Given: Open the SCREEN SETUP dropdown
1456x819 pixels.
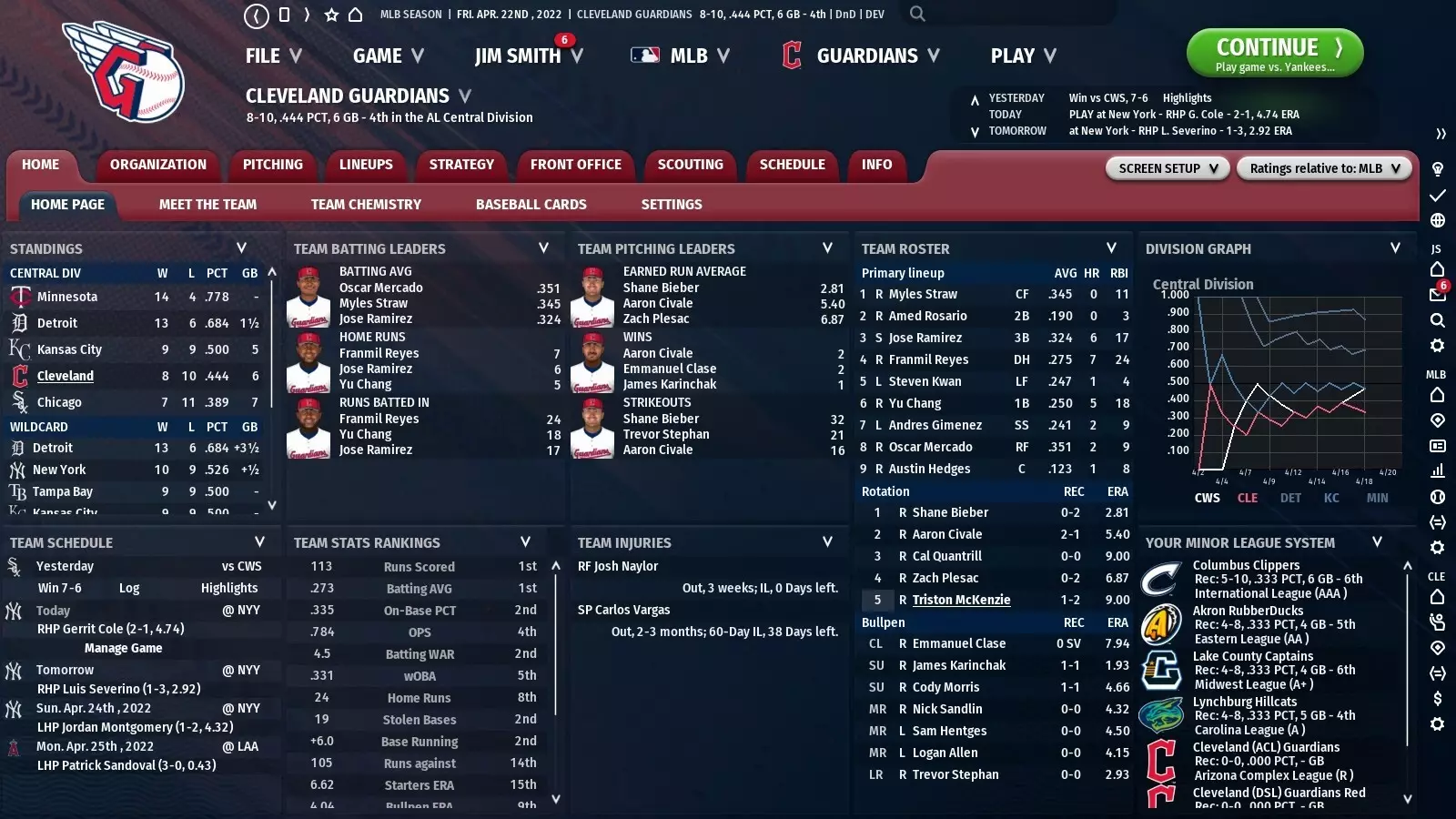Looking at the screenshot, I should (1168, 168).
